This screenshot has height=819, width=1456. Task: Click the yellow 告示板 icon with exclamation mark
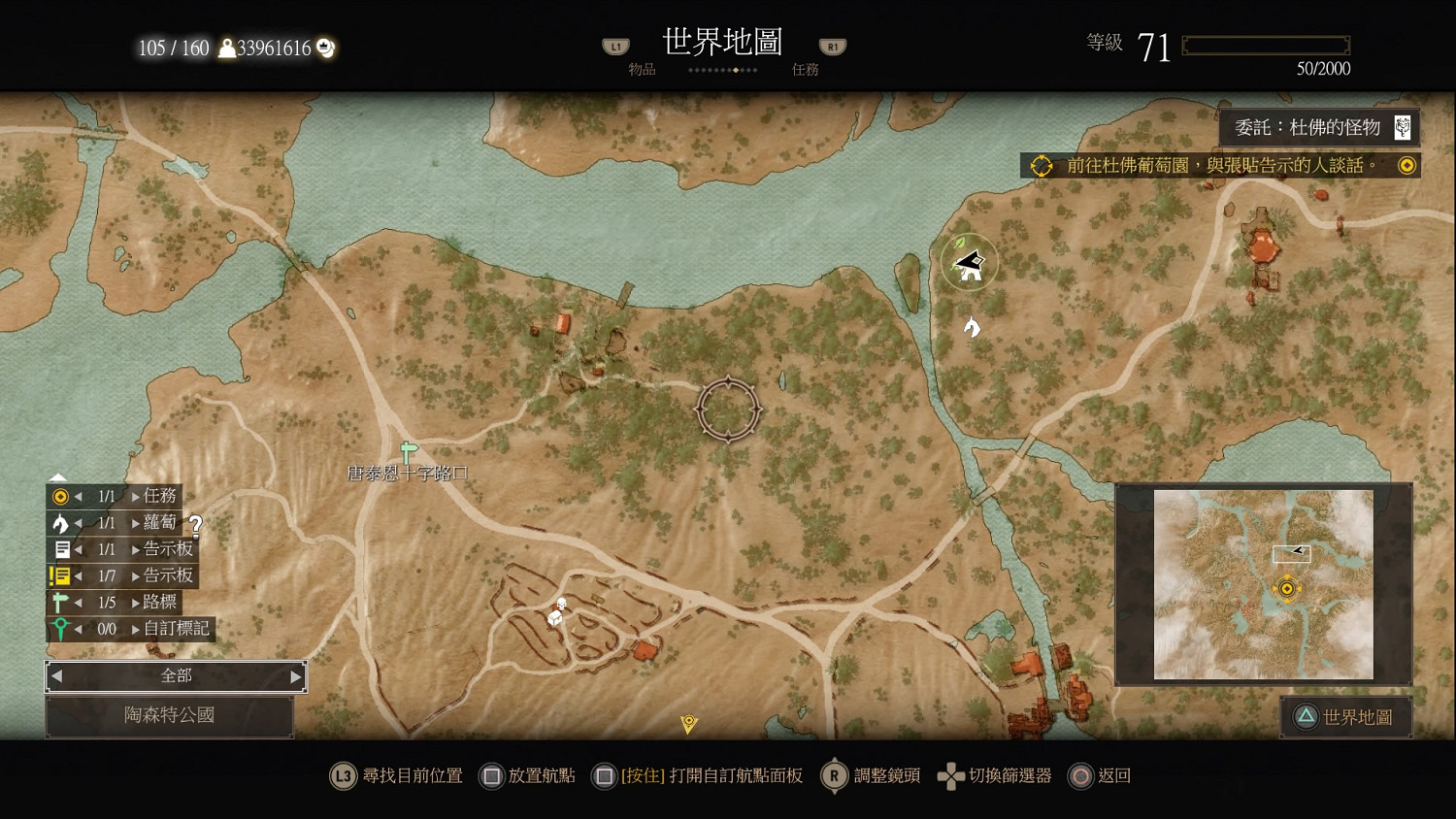[61, 575]
